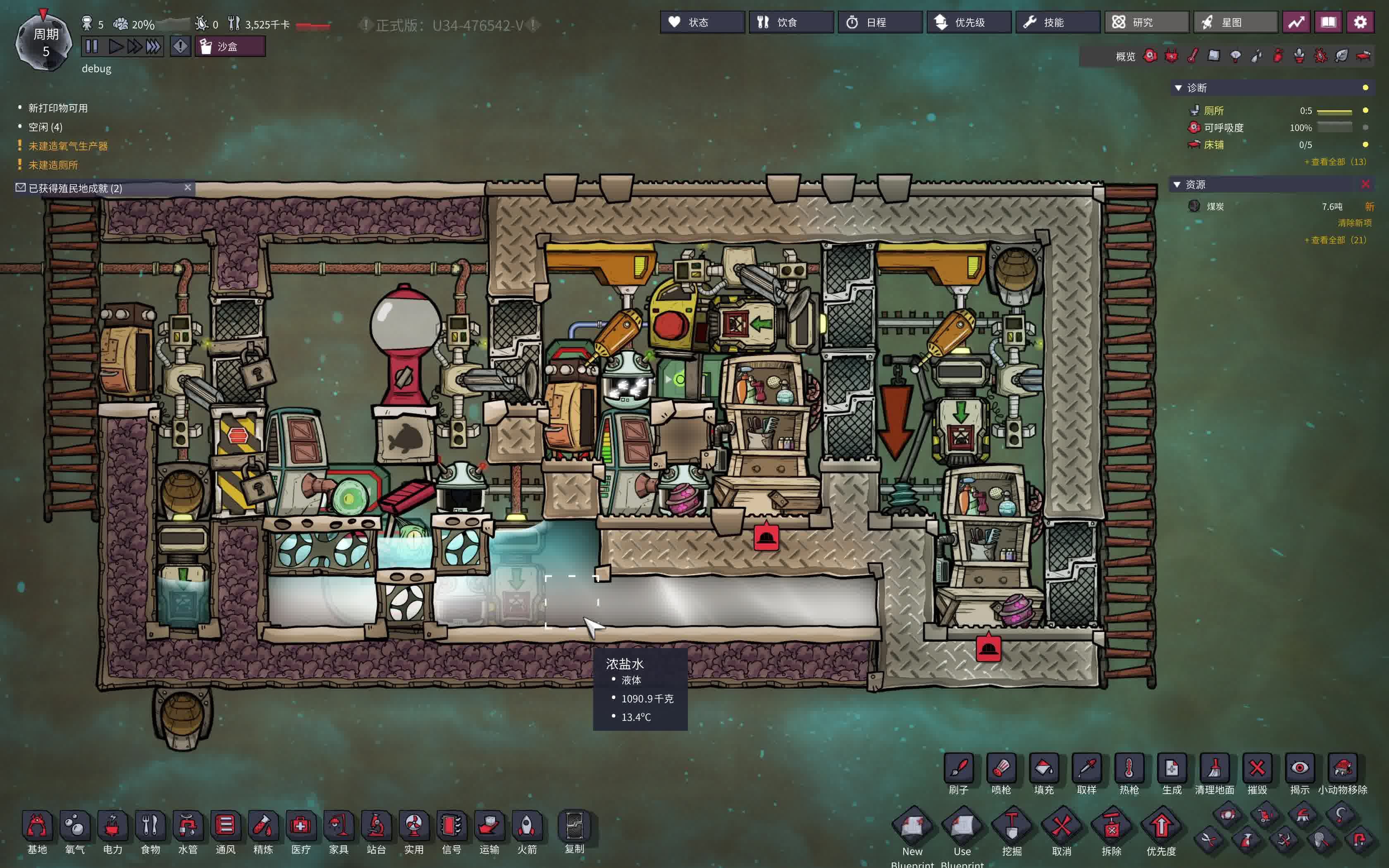Open the 优先级 priorities screen

(968, 22)
